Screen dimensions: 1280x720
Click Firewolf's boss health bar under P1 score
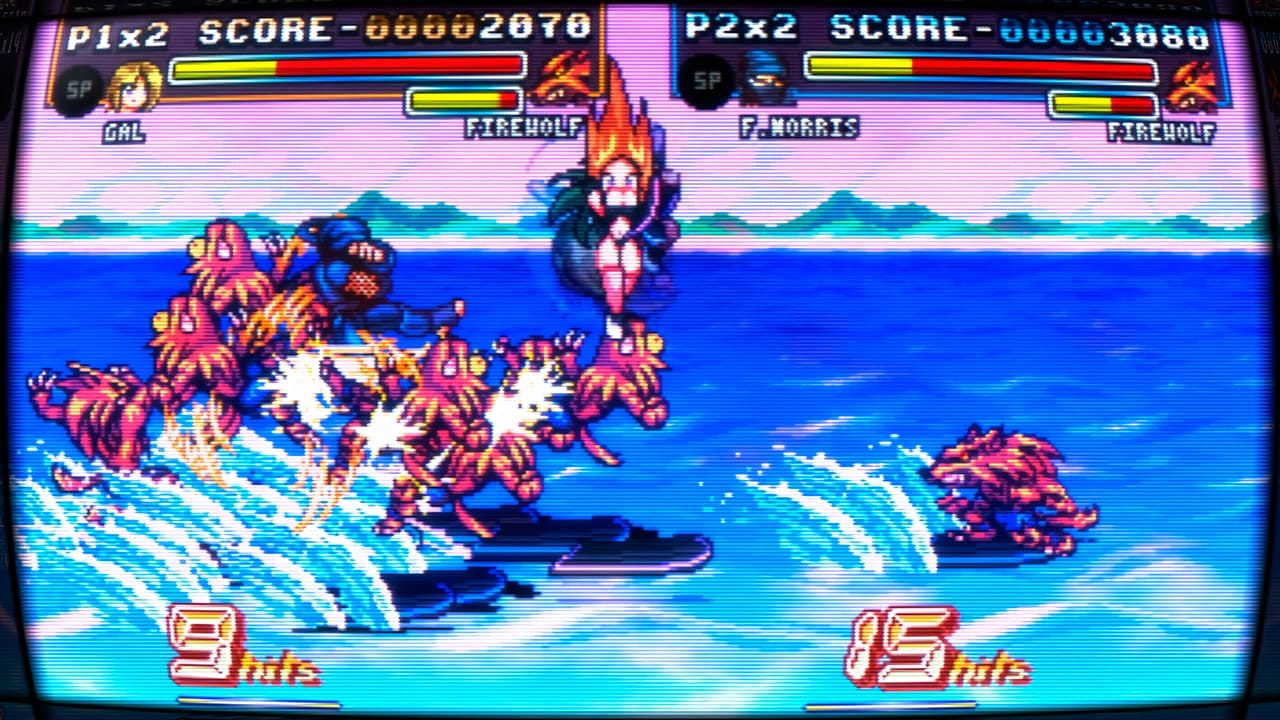click(x=465, y=98)
